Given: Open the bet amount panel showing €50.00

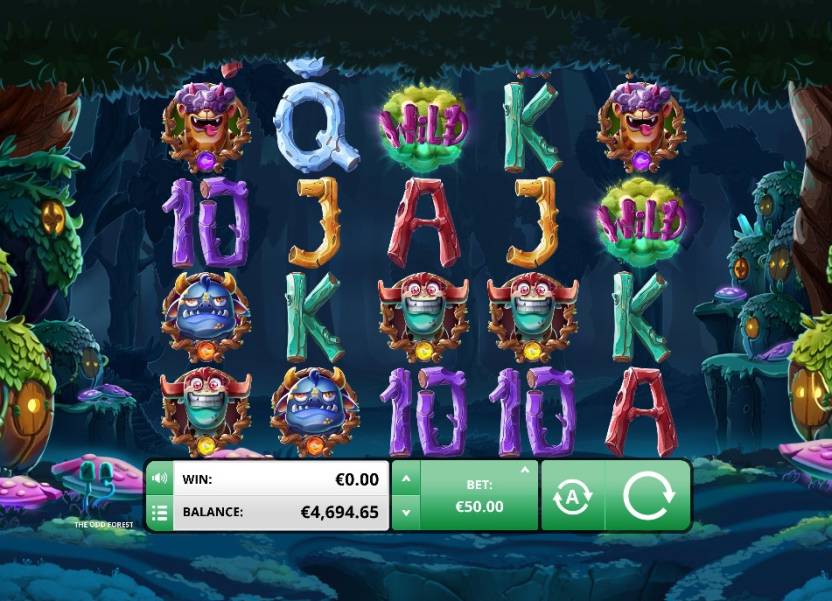Looking at the screenshot, I should (478, 496).
